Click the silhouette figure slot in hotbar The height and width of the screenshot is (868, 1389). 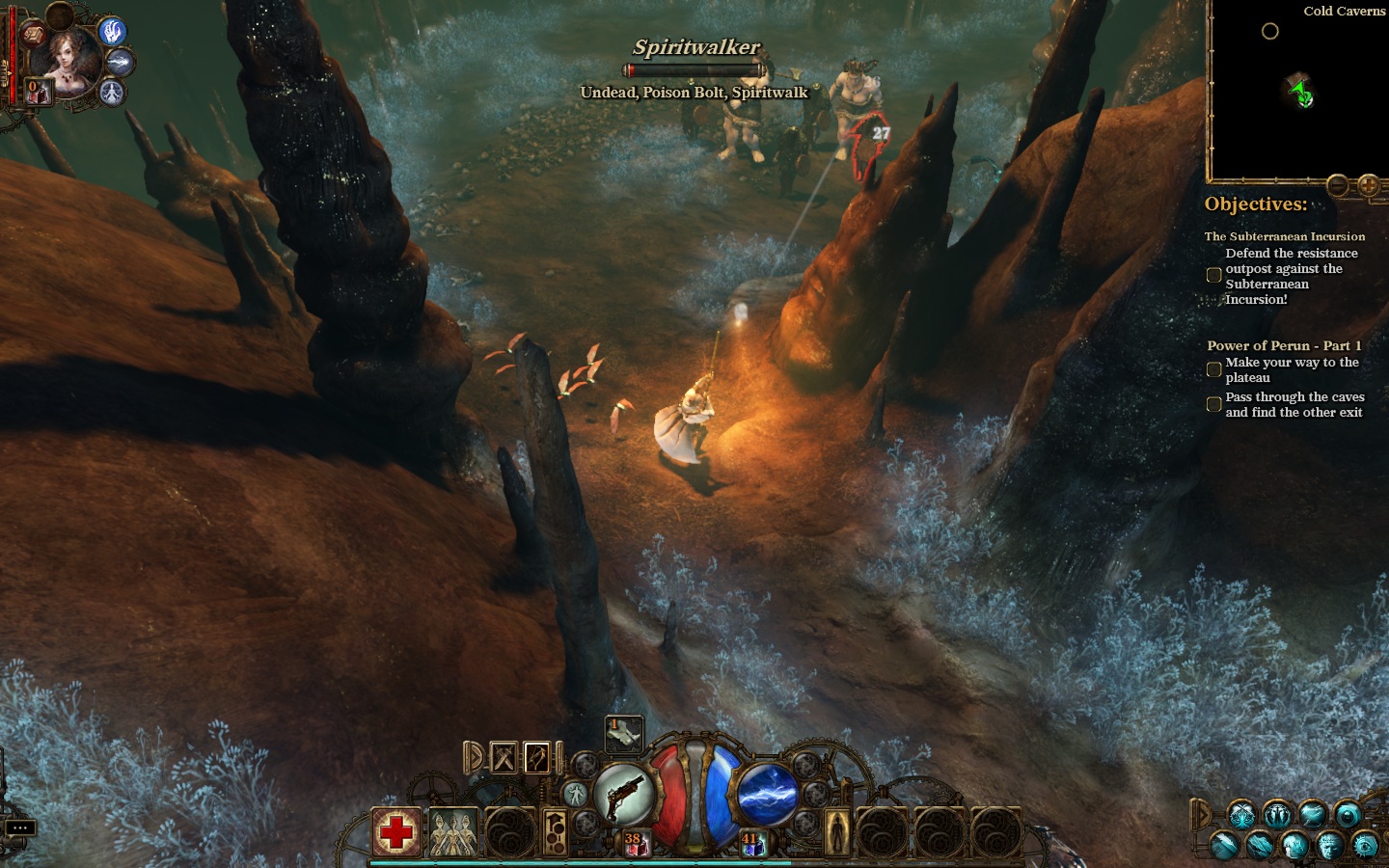[836, 829]
